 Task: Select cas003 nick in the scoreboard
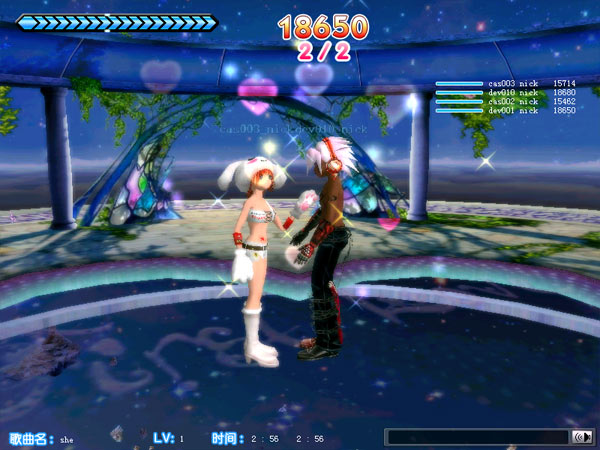tap(512, 84)
